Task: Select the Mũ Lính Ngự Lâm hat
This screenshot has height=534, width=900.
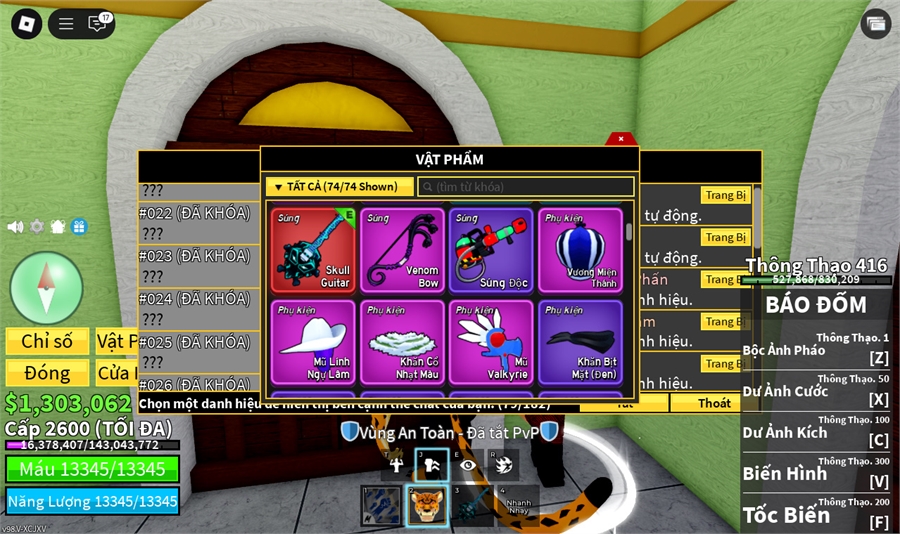Action: coord(313,342)
